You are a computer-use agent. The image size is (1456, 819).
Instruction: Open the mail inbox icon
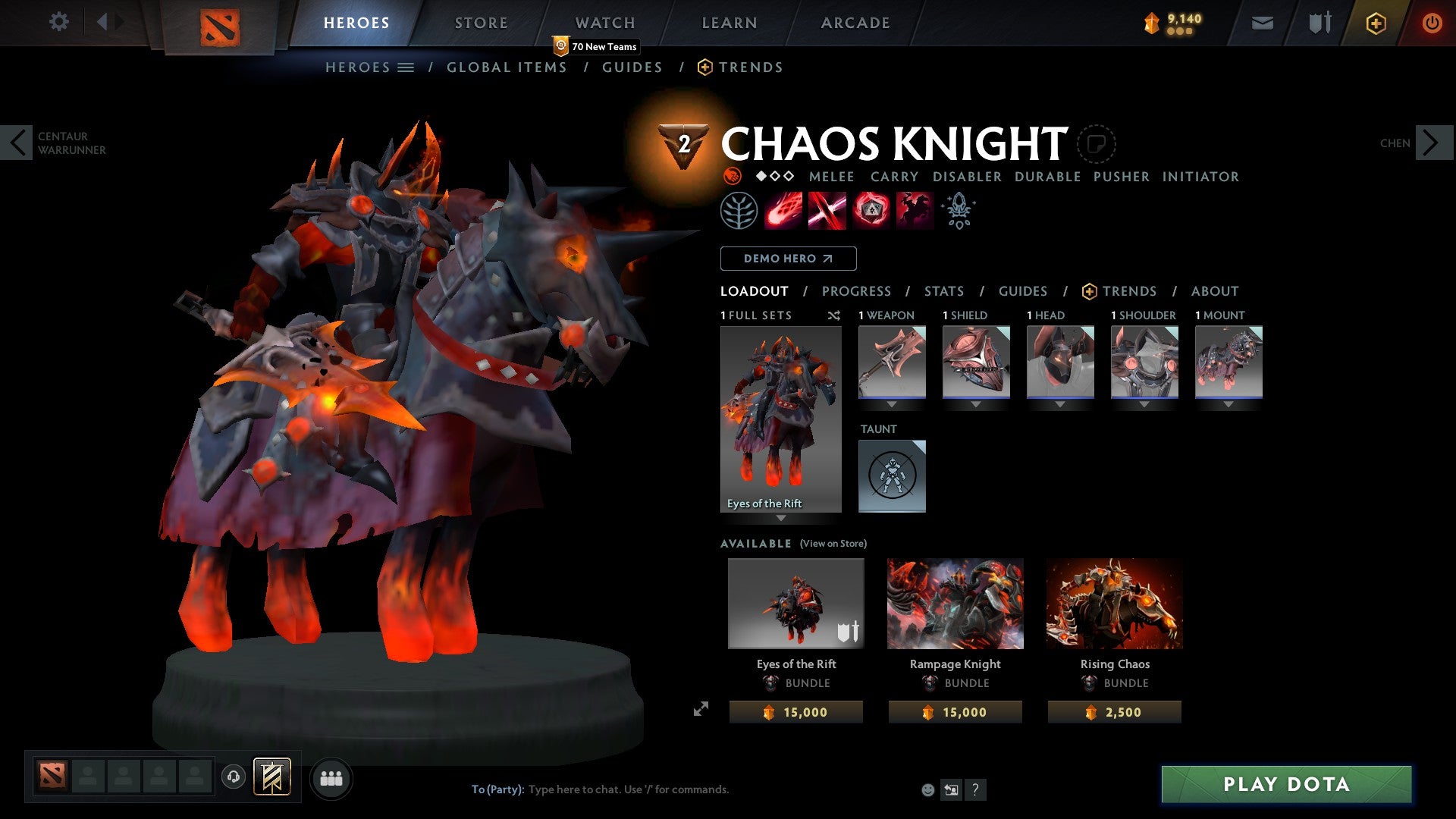point(1262,22)
